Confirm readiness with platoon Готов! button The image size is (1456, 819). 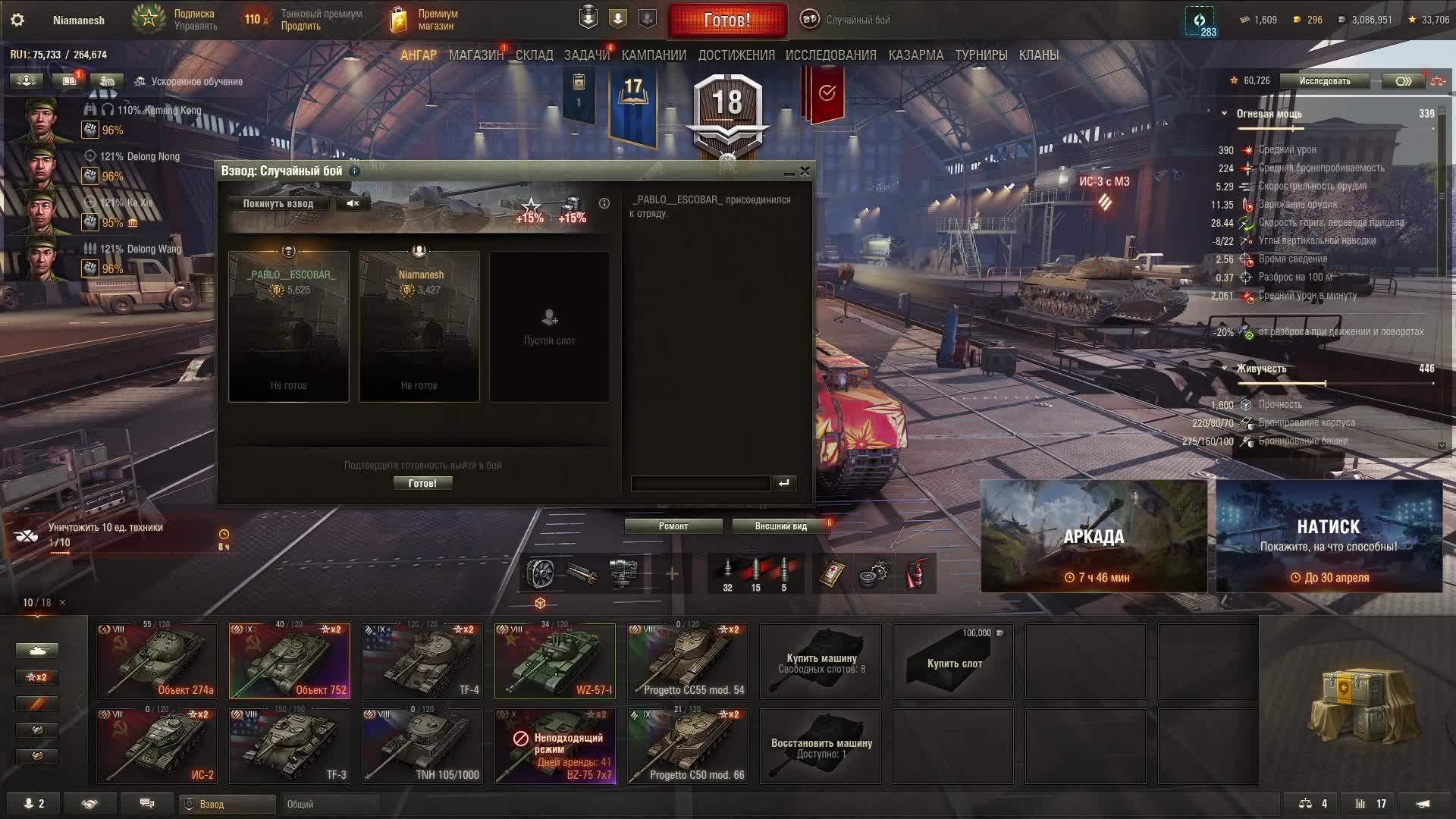pyautogui.click(x=422, y=483)
